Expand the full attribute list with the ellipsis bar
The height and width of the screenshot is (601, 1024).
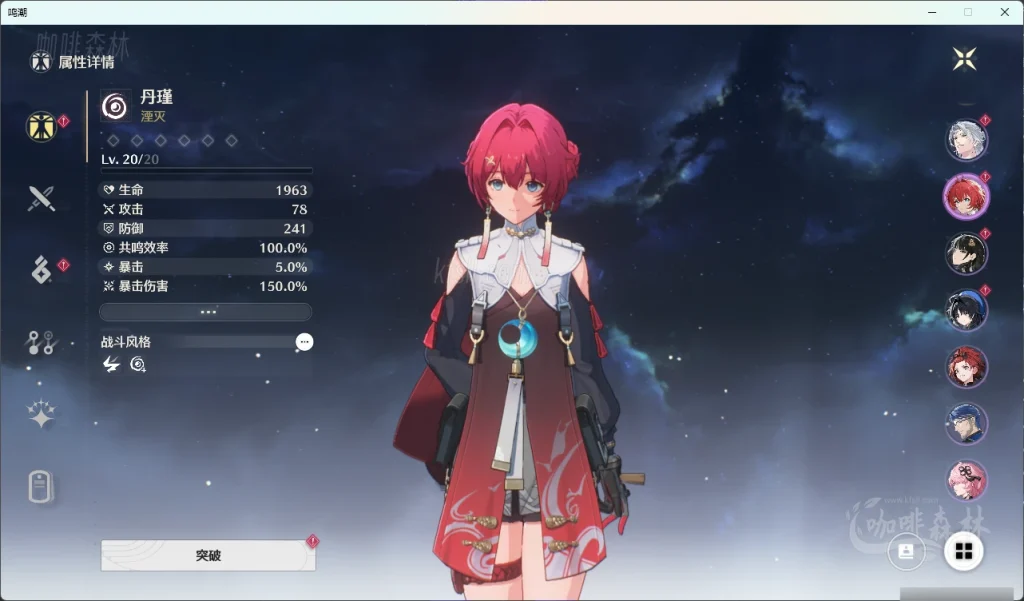click(x=206, y=312)
